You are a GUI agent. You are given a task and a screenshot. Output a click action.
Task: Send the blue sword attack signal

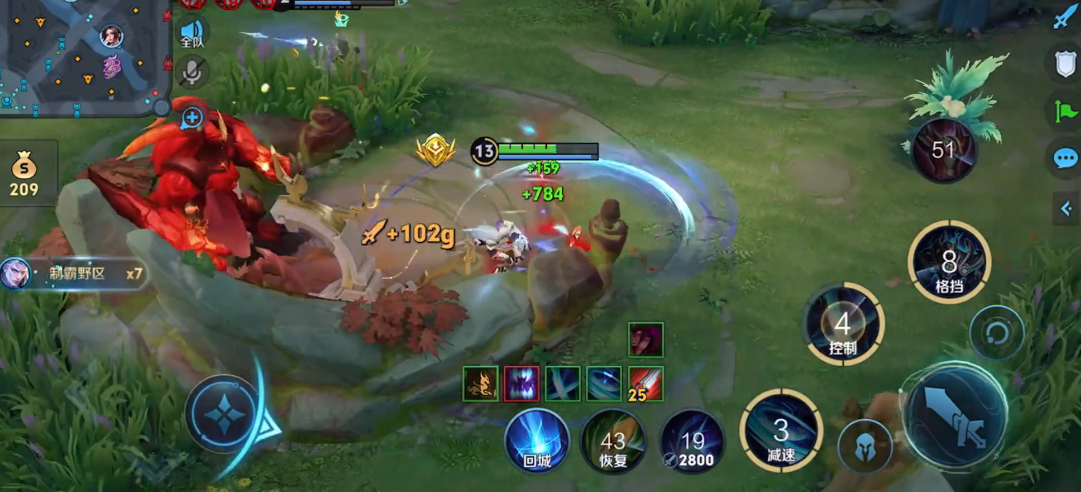tap(1064, 17)
